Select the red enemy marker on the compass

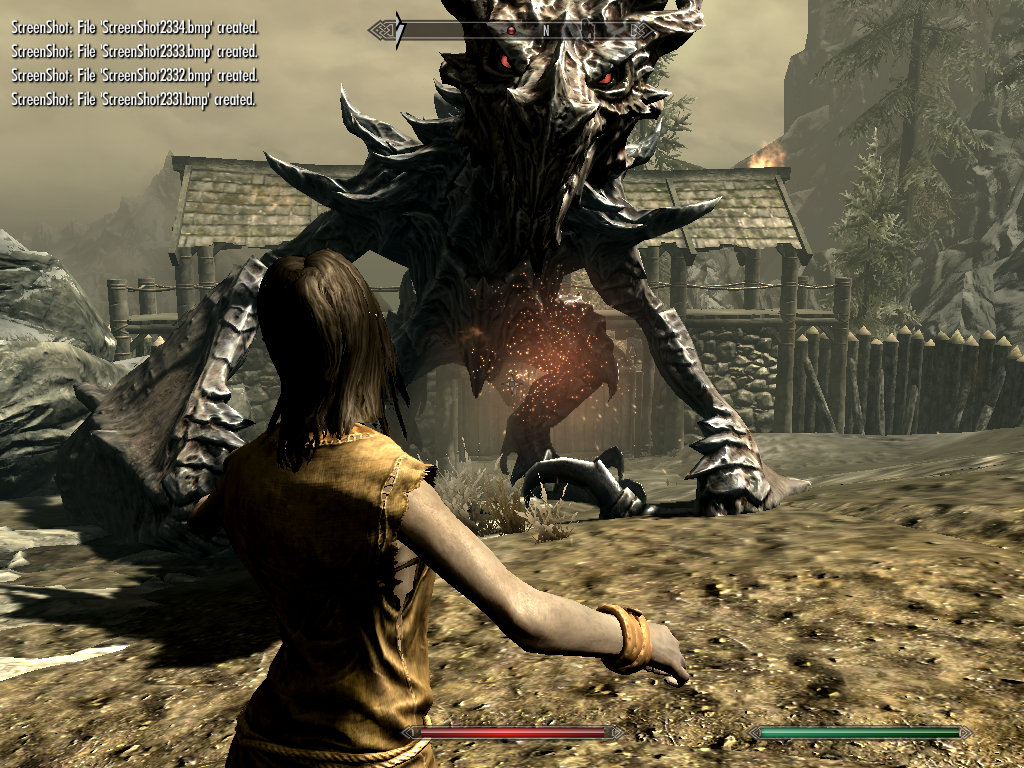(x=511, y=31)
